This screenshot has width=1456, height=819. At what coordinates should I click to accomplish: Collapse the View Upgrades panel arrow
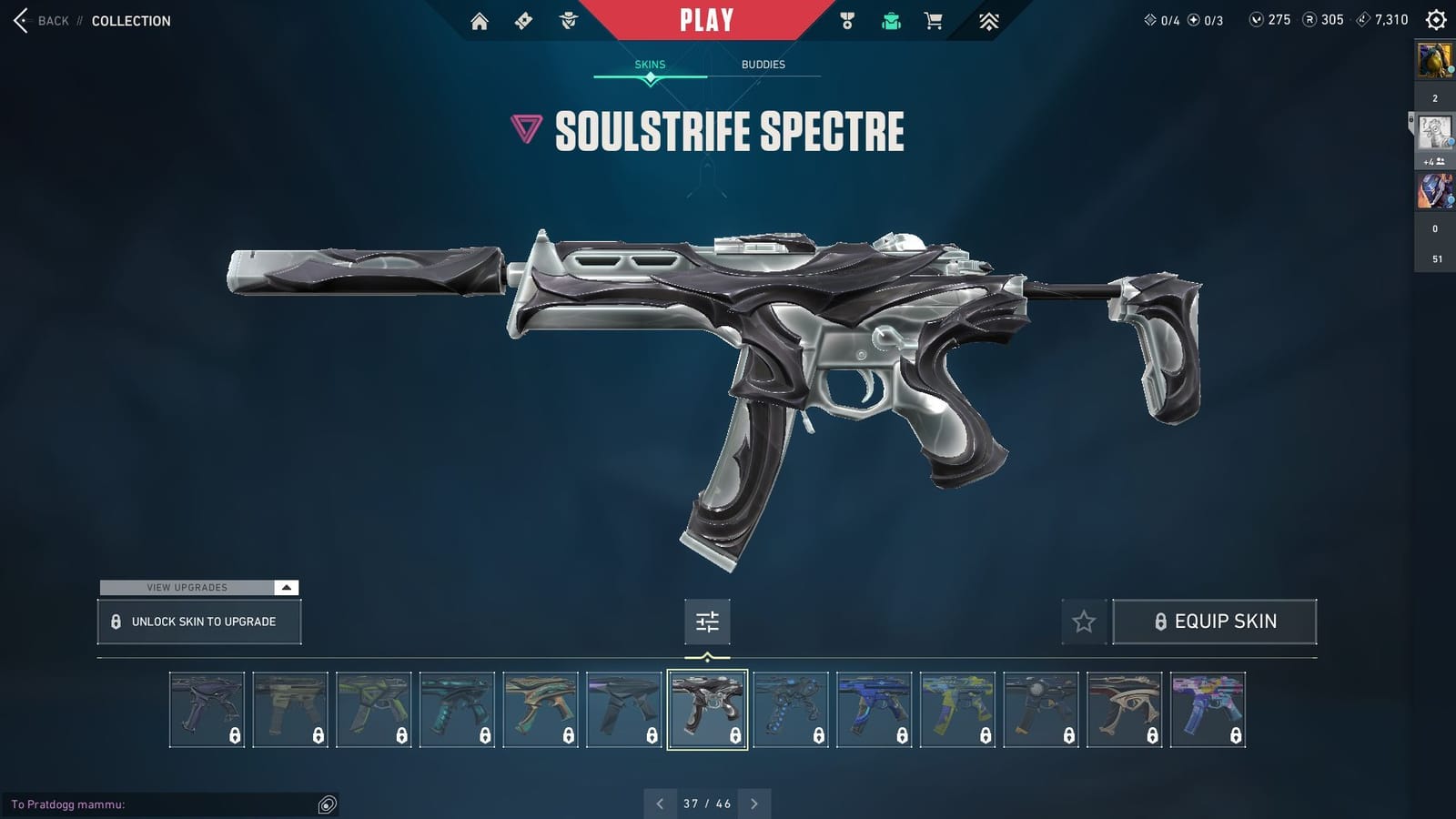click(287, 588)
